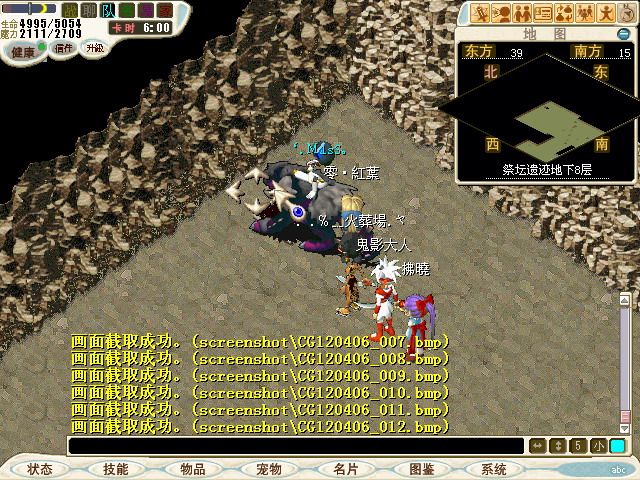Screen dimensions: 640x480
Task: Open the 名片 (Name Card) menu
Action: click(346, 469)
